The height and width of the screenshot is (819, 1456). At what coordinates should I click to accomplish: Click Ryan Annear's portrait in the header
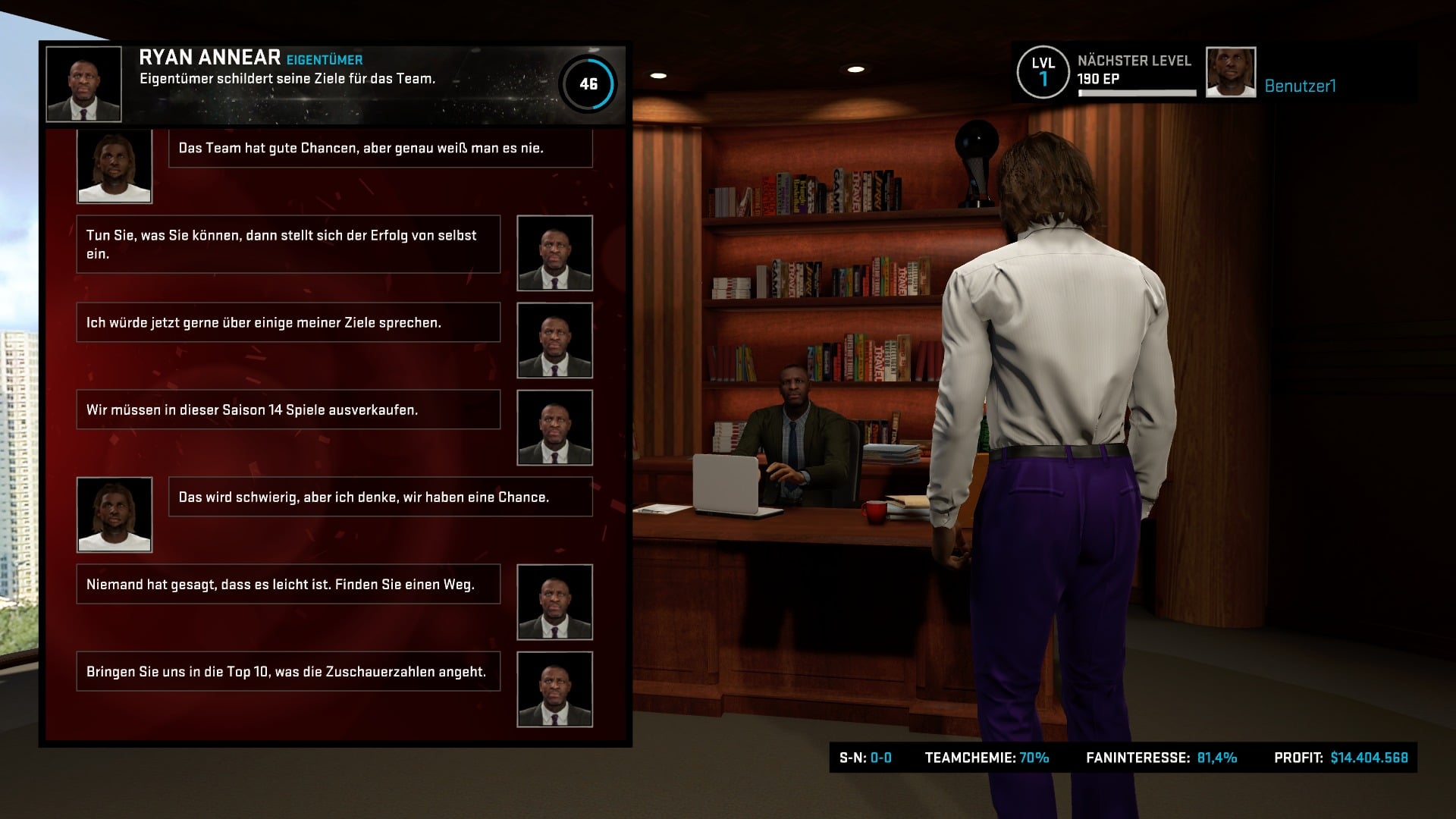83,83
